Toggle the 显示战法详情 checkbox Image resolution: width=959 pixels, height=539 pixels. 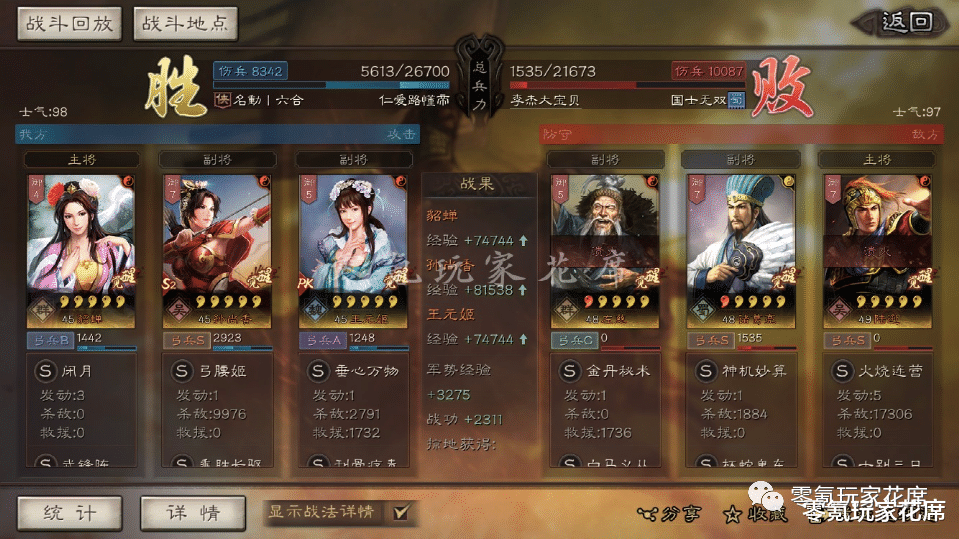click(x=401, y=512)
